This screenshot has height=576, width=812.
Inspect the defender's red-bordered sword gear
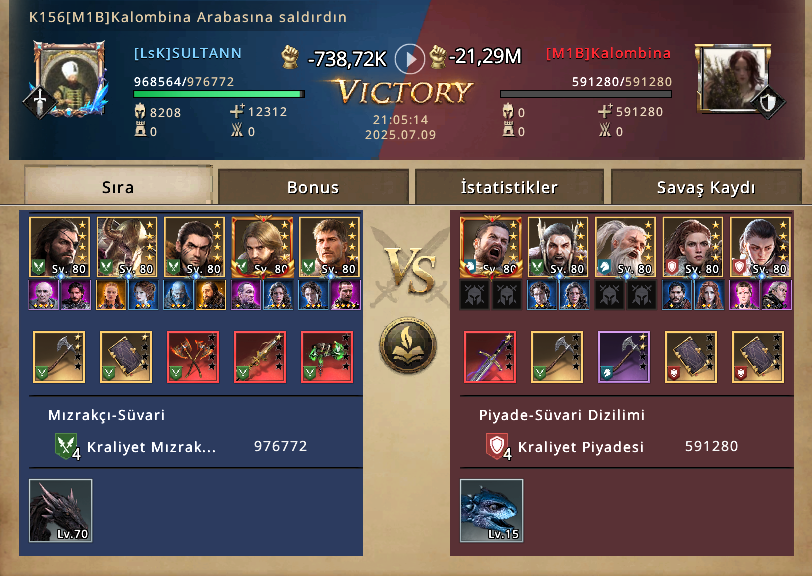click(490, 357)
